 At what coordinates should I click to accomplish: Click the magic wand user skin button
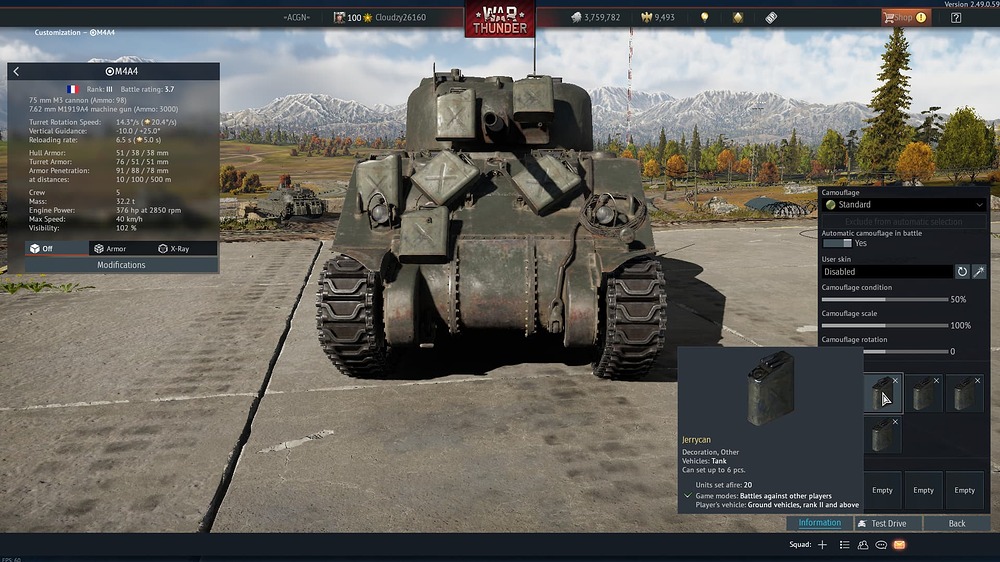click(979, 272)
